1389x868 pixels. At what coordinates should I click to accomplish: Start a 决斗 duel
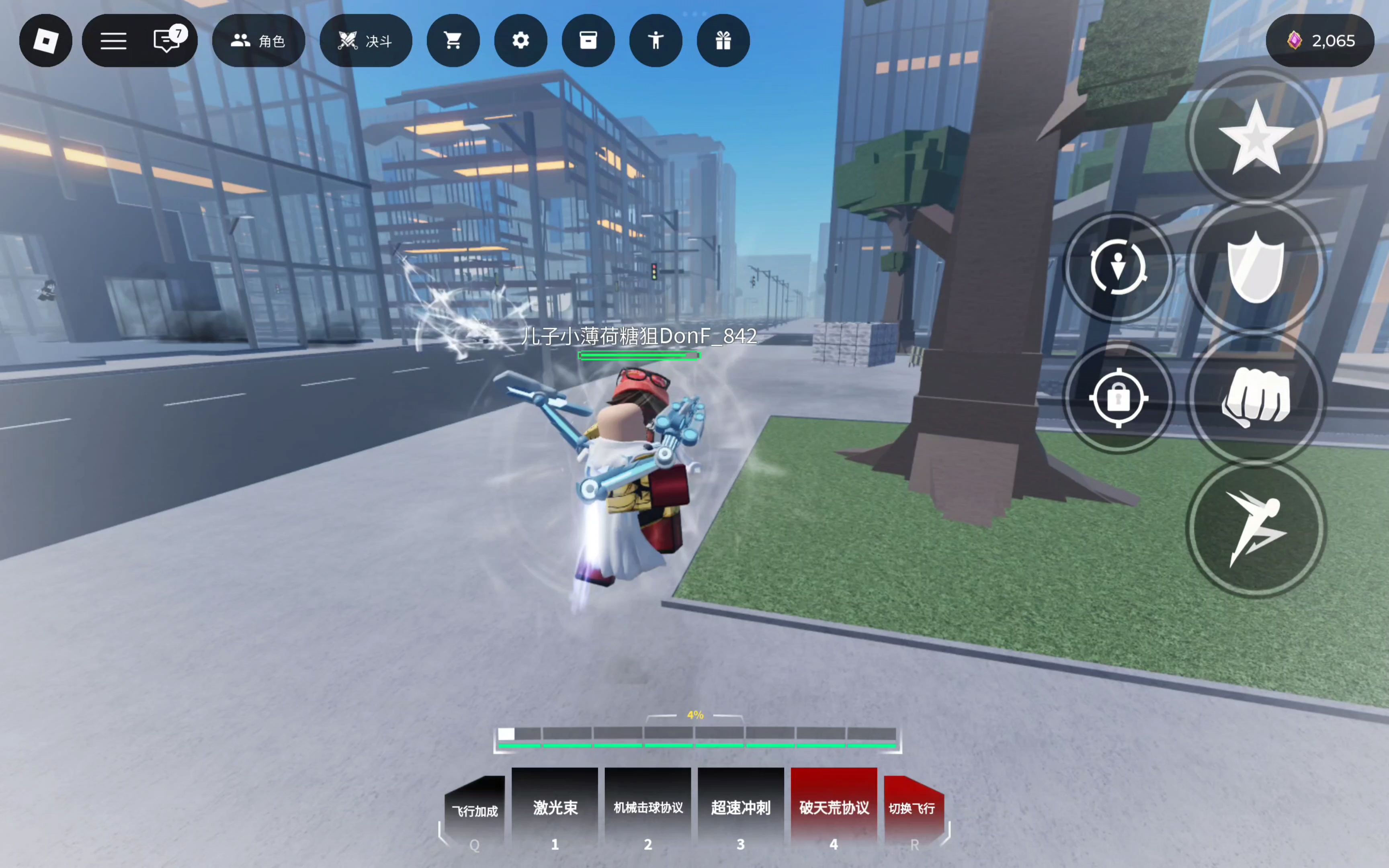(366, 41)
